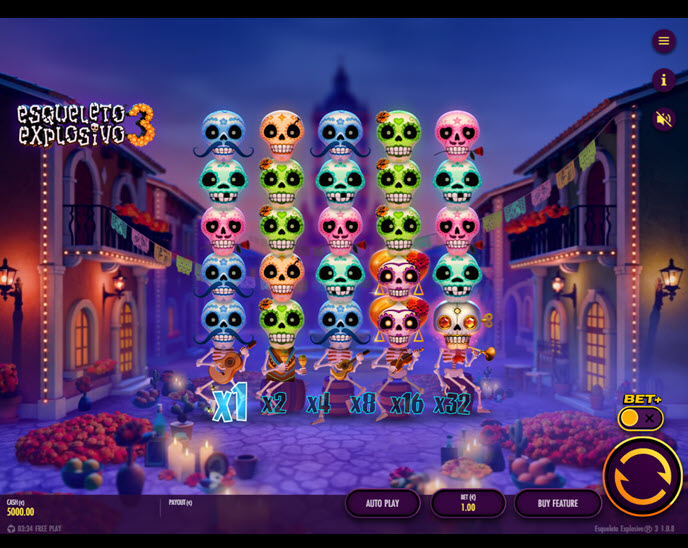This screenshot has width=688, height=548.
Task: Show the game info page
Action: [664, 80]
